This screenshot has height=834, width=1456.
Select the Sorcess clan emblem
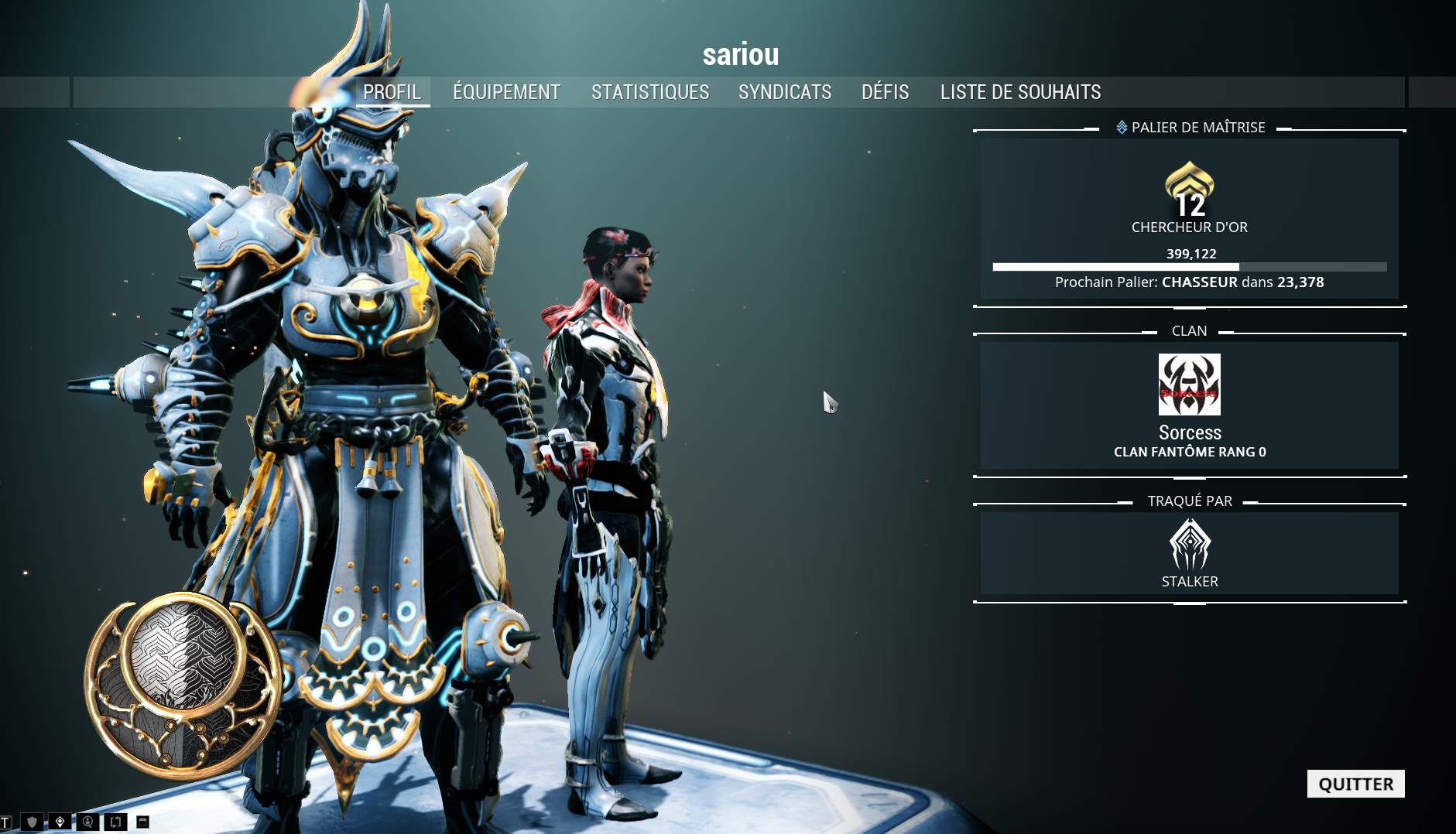(1189, 385)
